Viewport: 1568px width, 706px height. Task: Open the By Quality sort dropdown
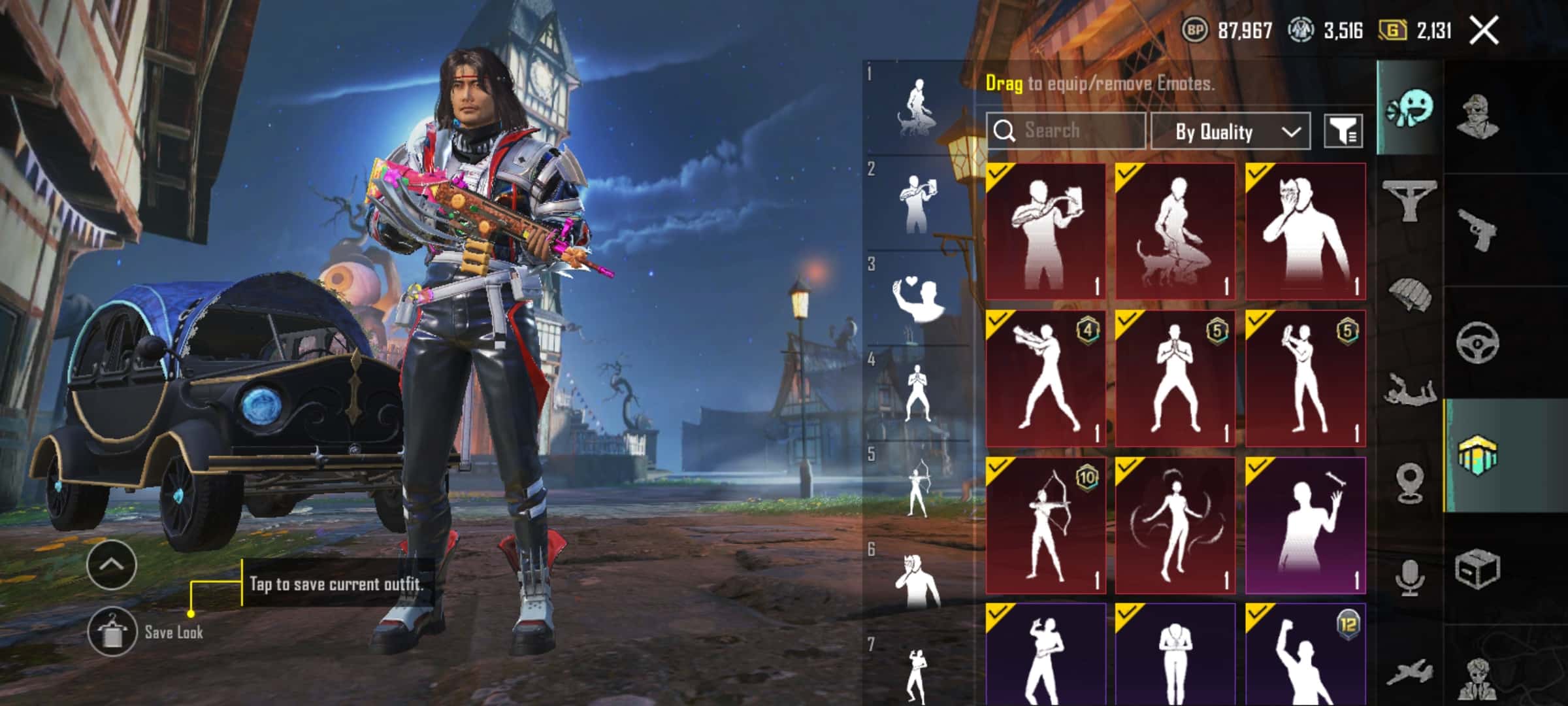tap(1230, 131)
